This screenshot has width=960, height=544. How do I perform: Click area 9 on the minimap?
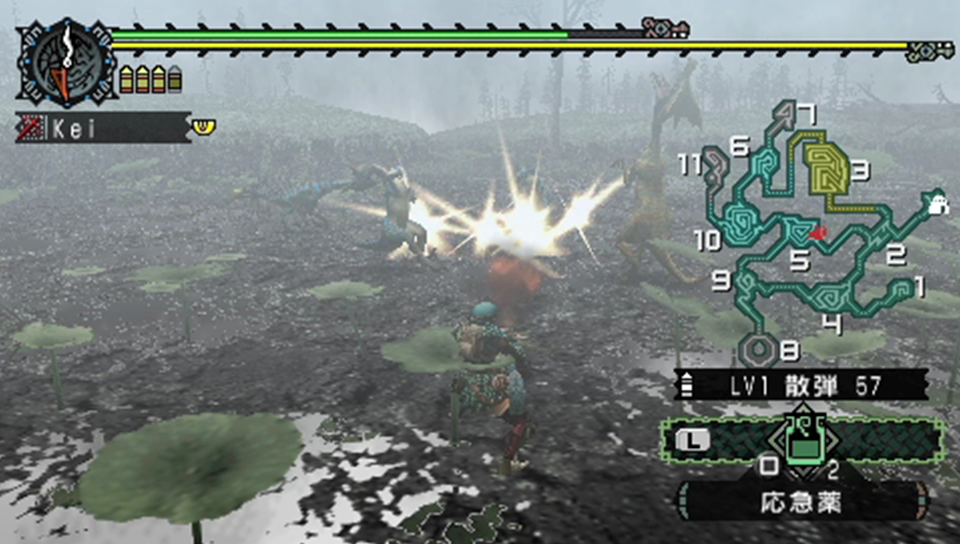[x=746, y=286]
